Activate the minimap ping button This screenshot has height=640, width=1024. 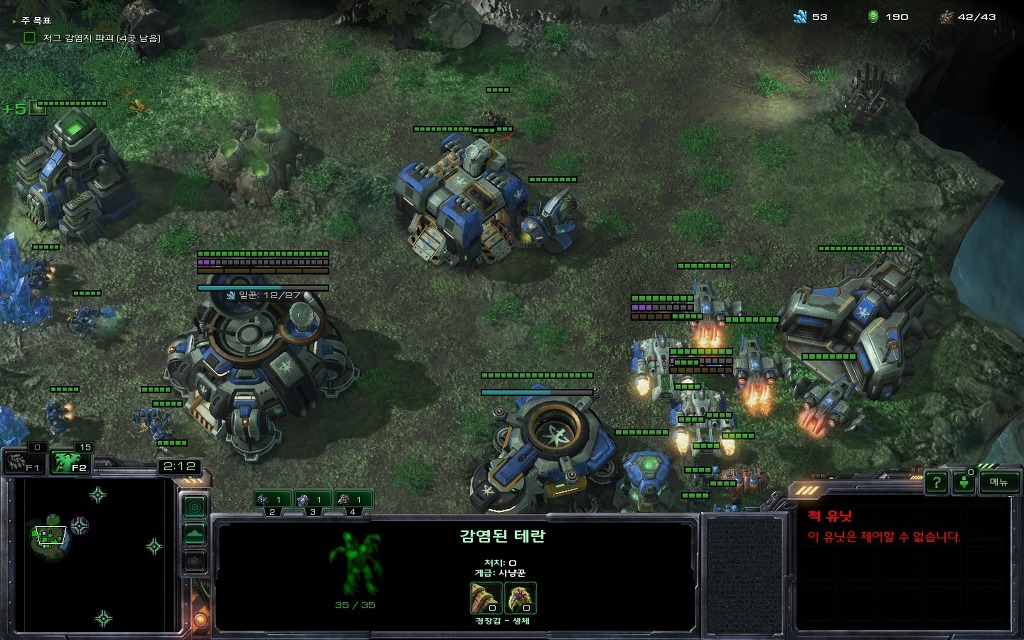point(194,506)
